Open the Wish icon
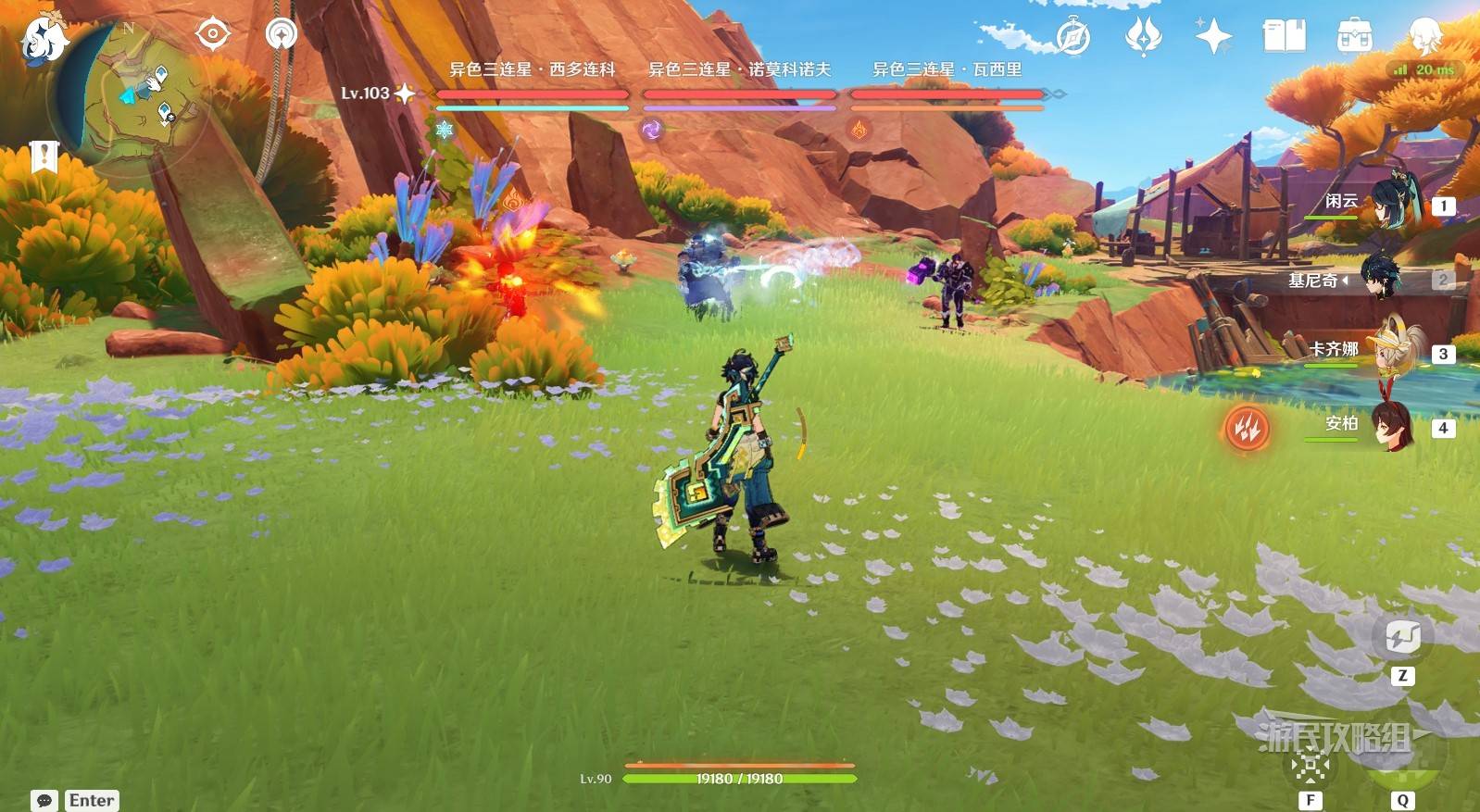Viewport: 1480px width, 812px height. [x=1143, y=37]
